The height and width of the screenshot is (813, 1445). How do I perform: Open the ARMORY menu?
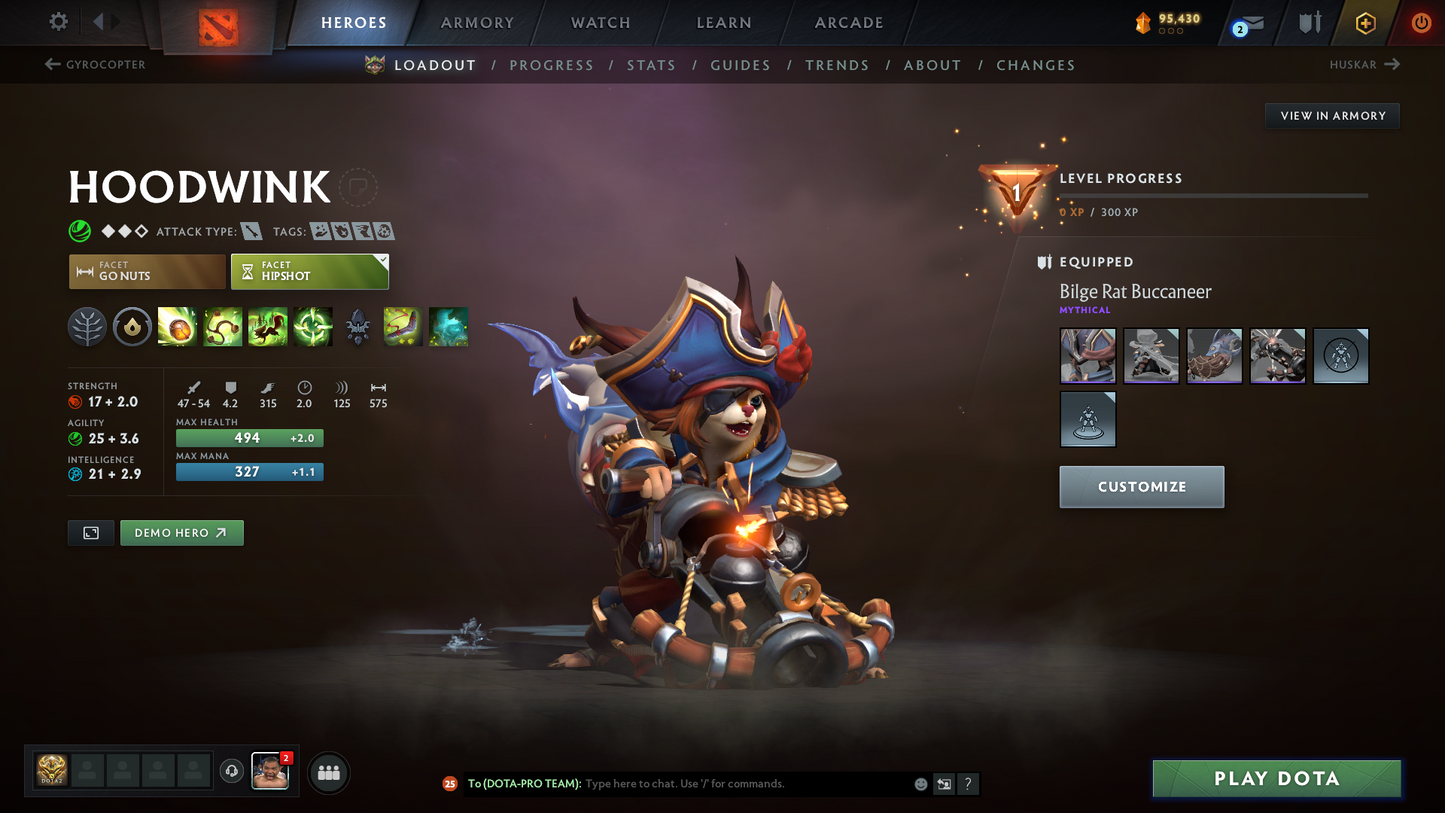click(477, 22)
